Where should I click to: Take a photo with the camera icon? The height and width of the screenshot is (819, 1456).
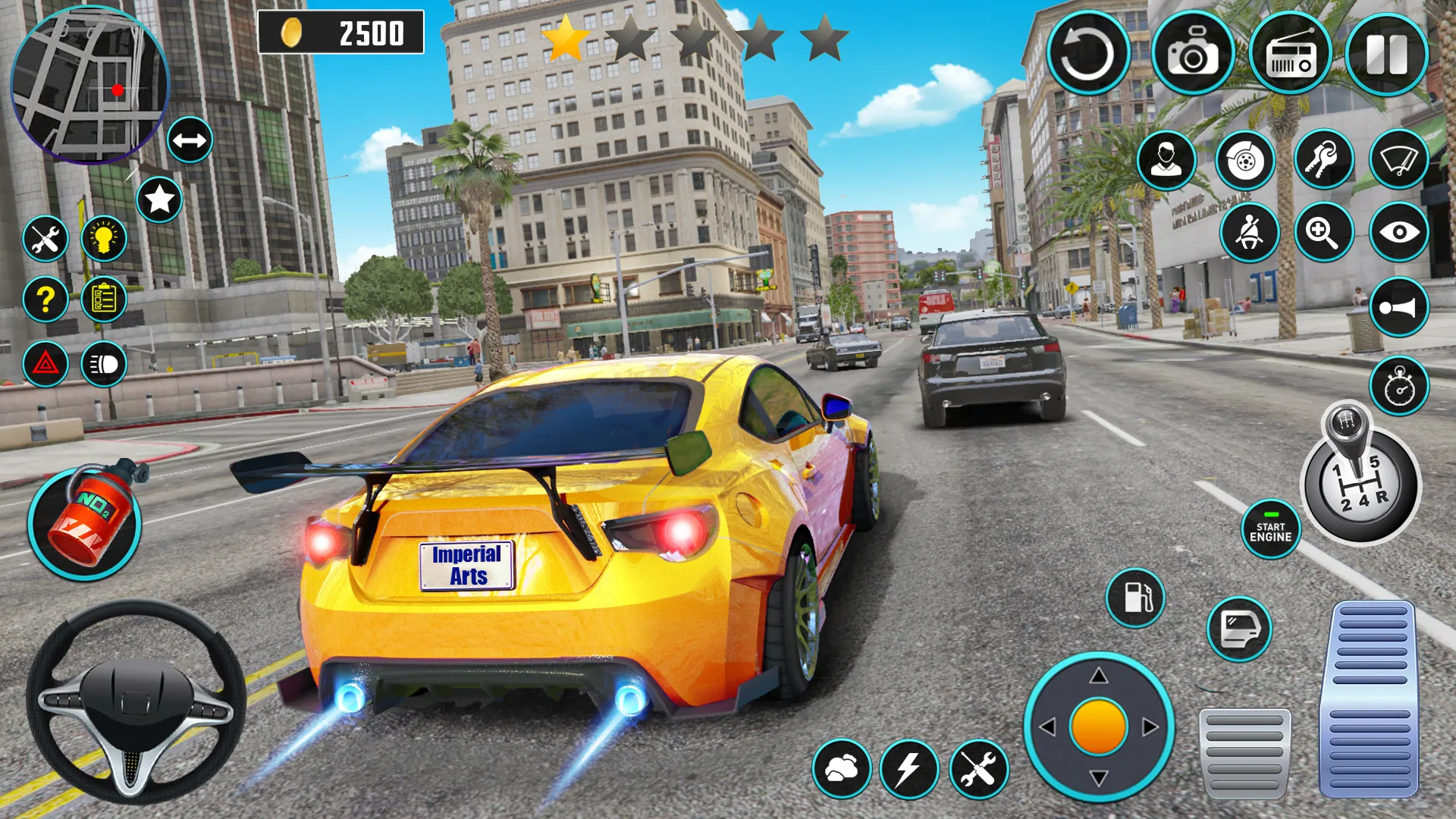(x=1191, y=53)
